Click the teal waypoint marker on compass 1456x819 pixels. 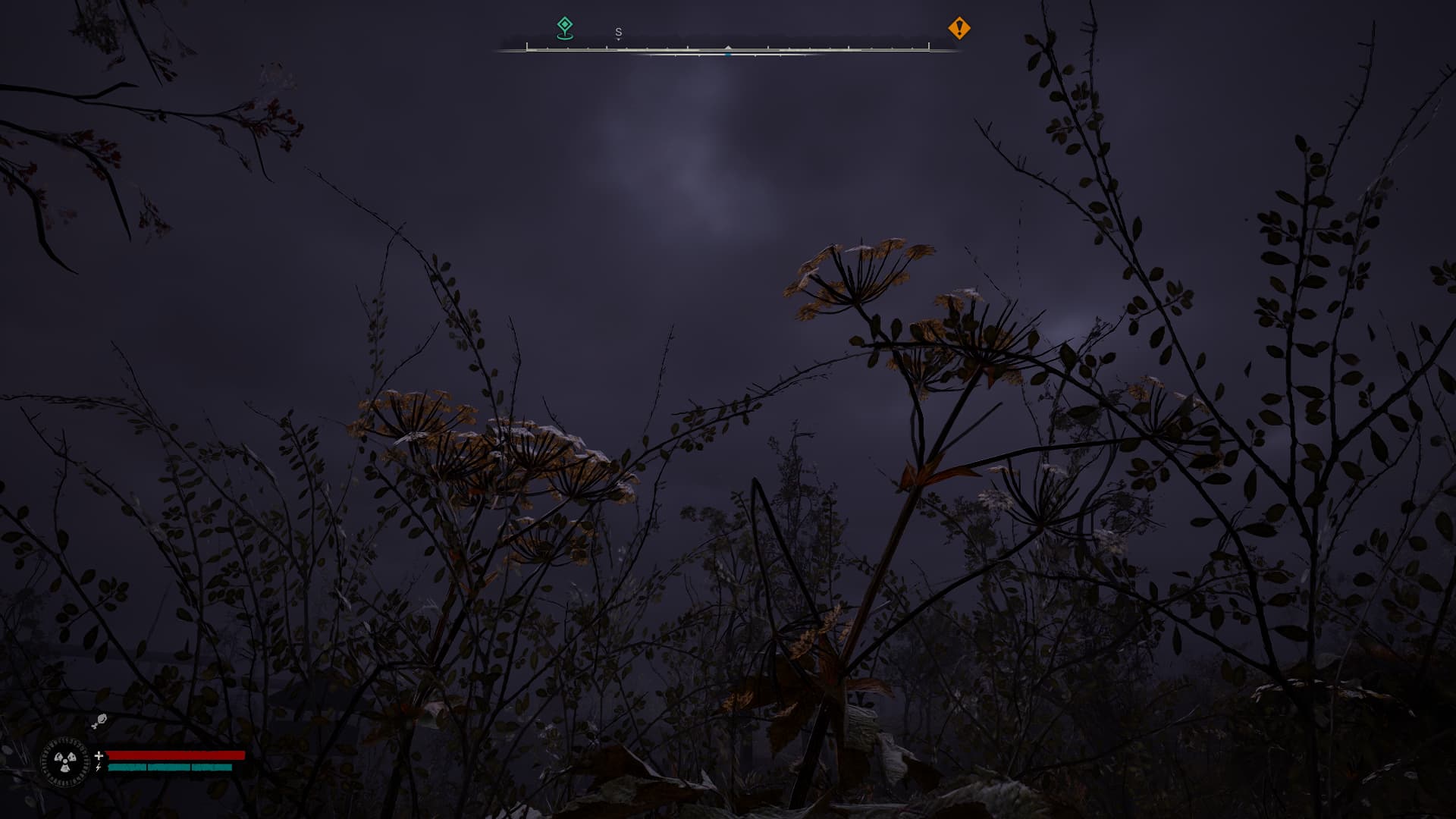(565, 27)
